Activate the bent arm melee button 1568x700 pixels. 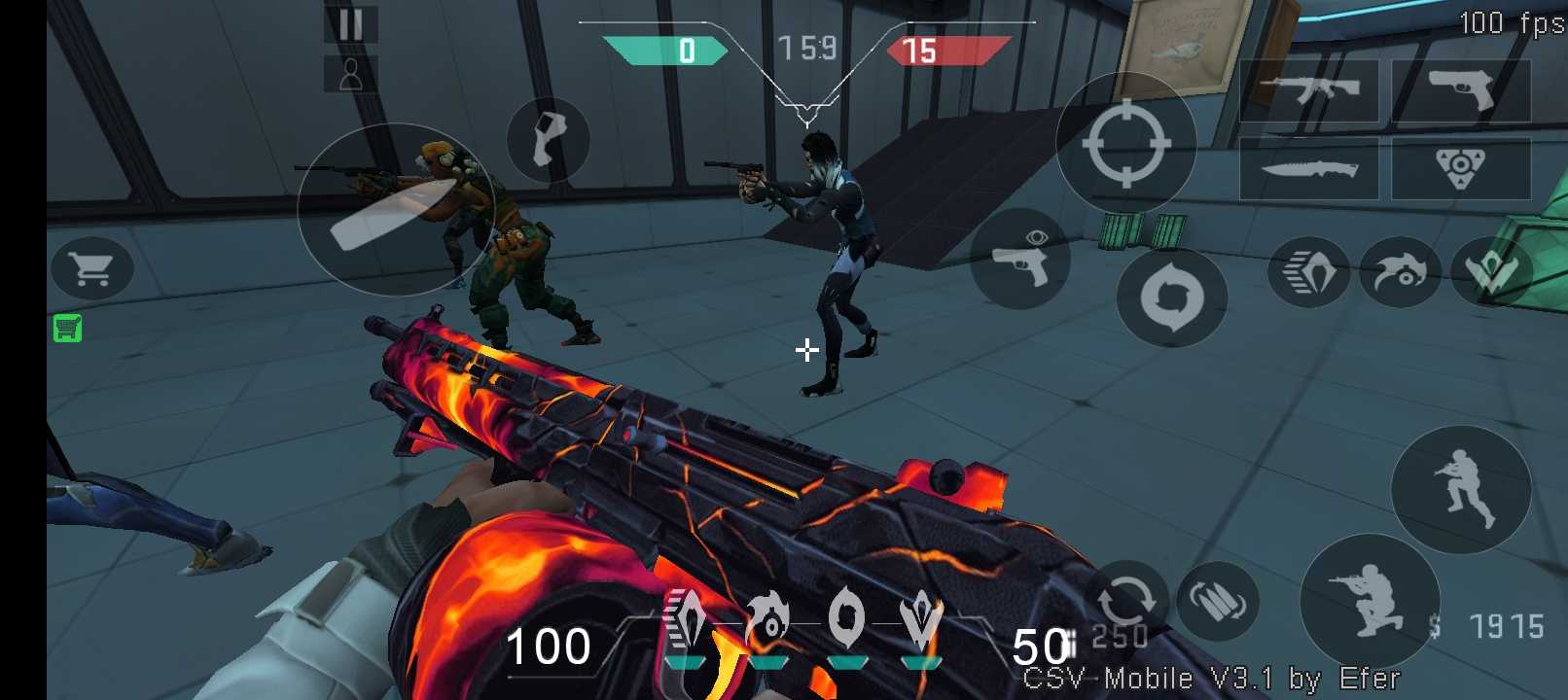[548, 140]
